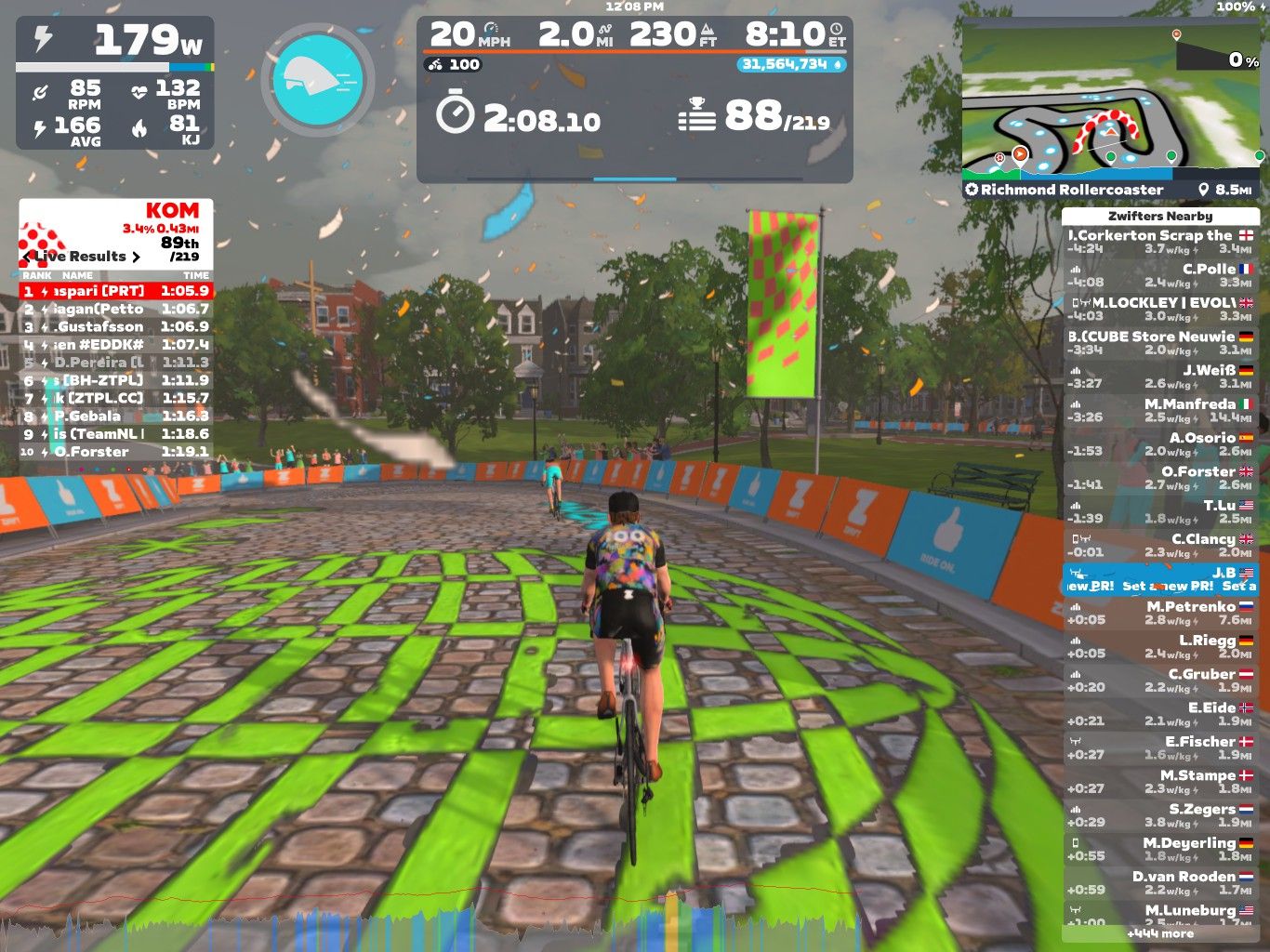Pick S.Zegers from Zwifters Nearby
Screen dimensions: 1270x952
pyautogui.click(x=1160, y=815)
